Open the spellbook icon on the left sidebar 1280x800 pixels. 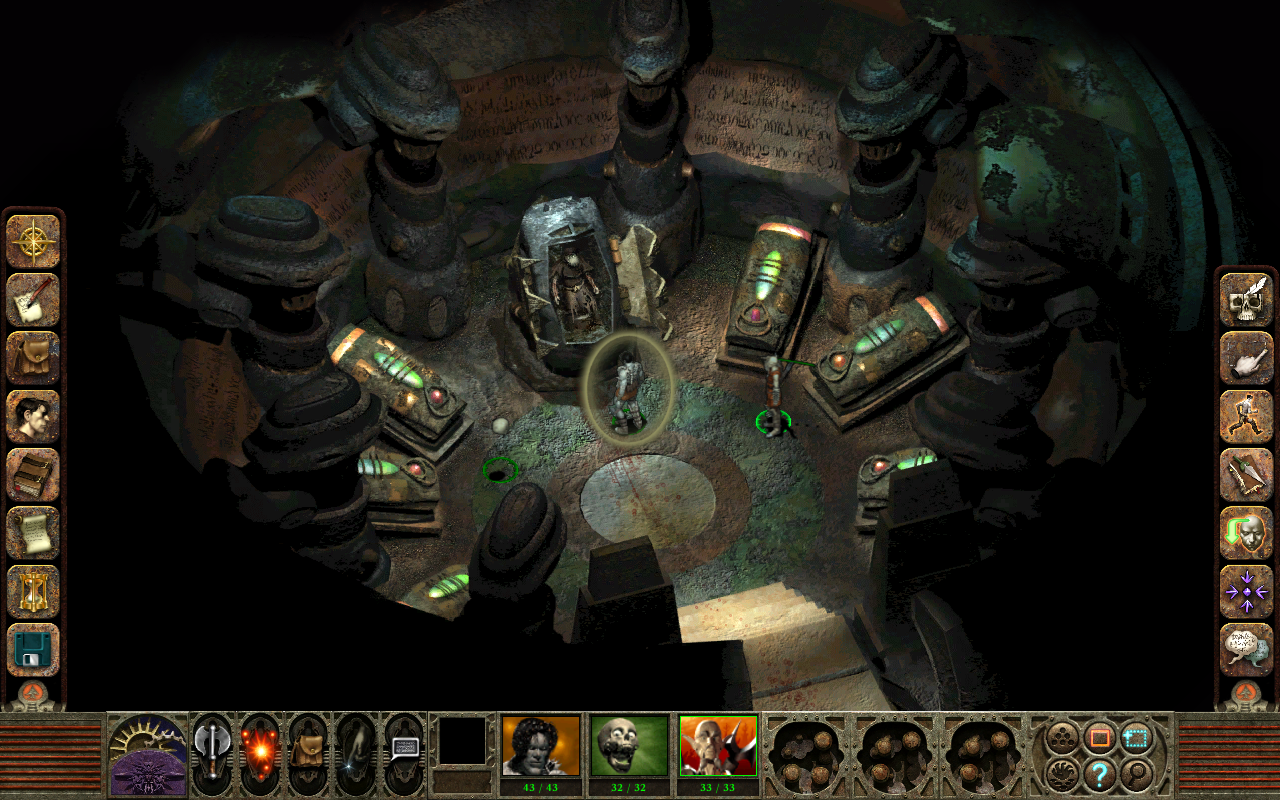tap(33, 472)
